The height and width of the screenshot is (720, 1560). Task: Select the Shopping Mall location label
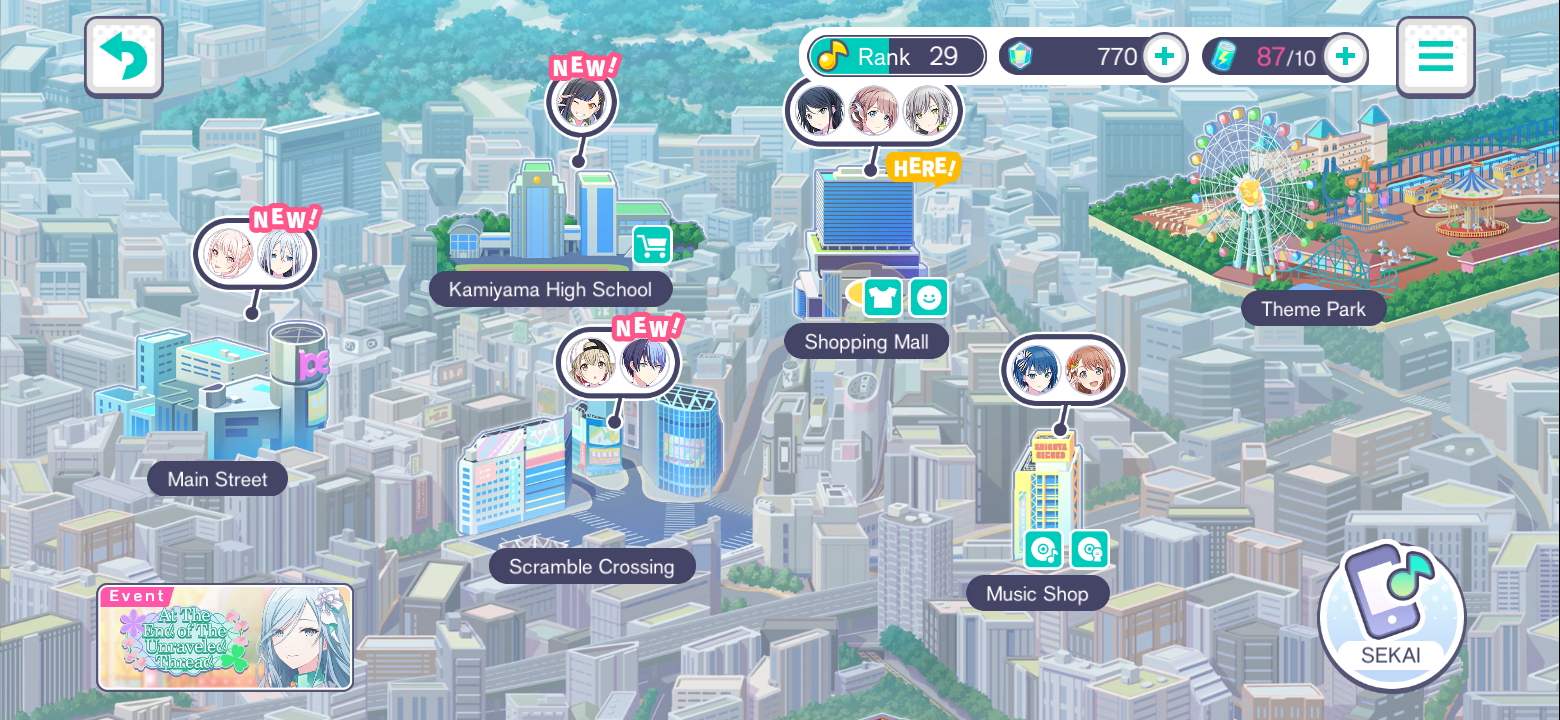866,341
